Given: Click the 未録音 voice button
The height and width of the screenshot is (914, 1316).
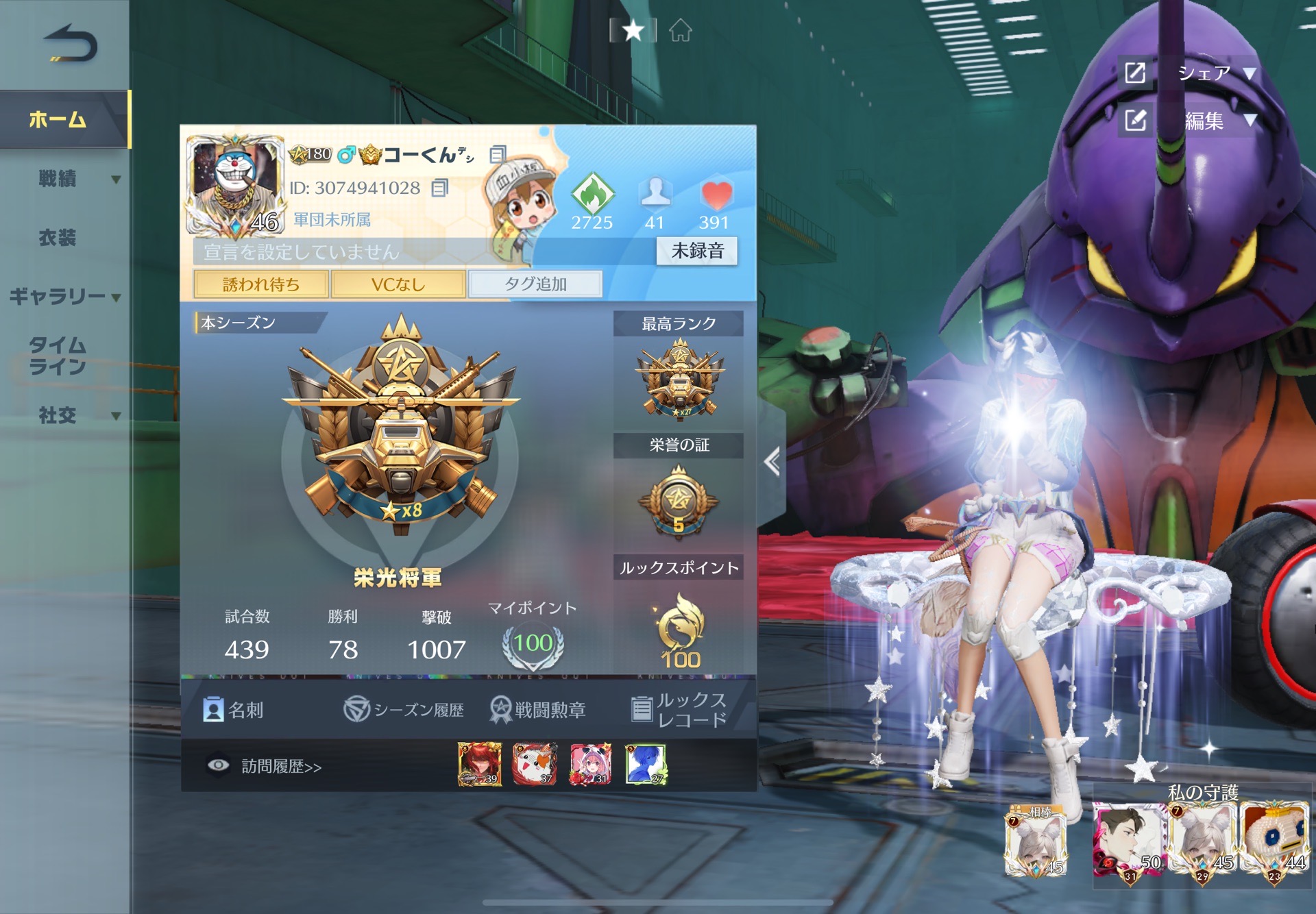Looking at the screenshot, I should [x=697, y=251].
